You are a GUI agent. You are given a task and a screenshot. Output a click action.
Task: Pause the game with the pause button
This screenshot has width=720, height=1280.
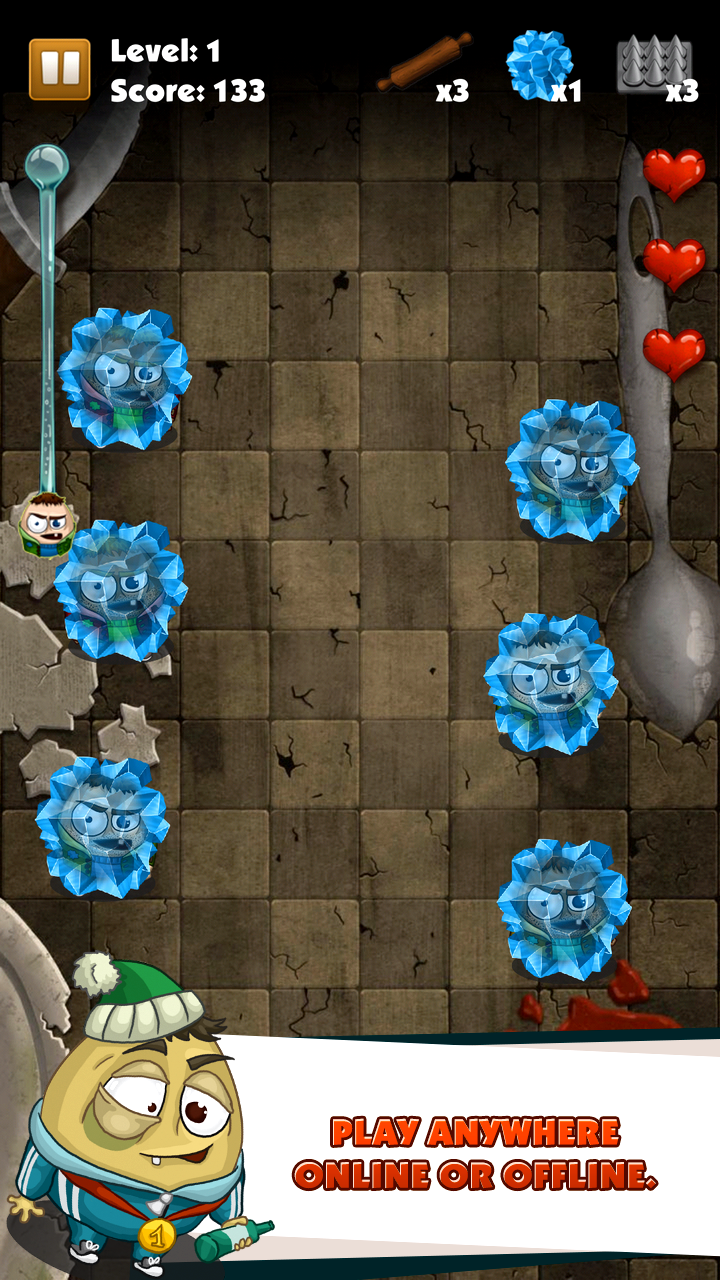(59, 69)
